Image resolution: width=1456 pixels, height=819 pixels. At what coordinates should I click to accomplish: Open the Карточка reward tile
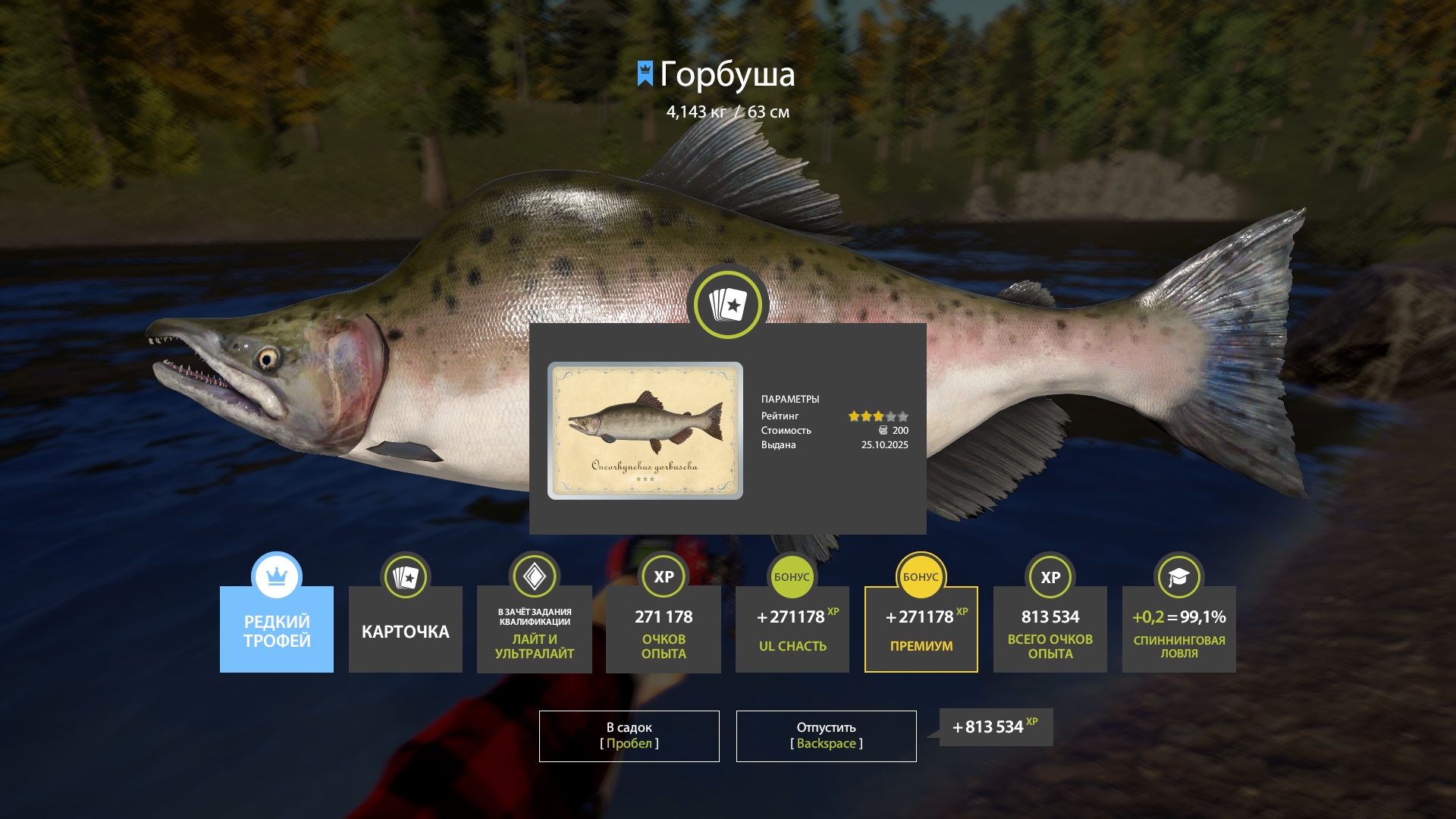coord(406,629)
